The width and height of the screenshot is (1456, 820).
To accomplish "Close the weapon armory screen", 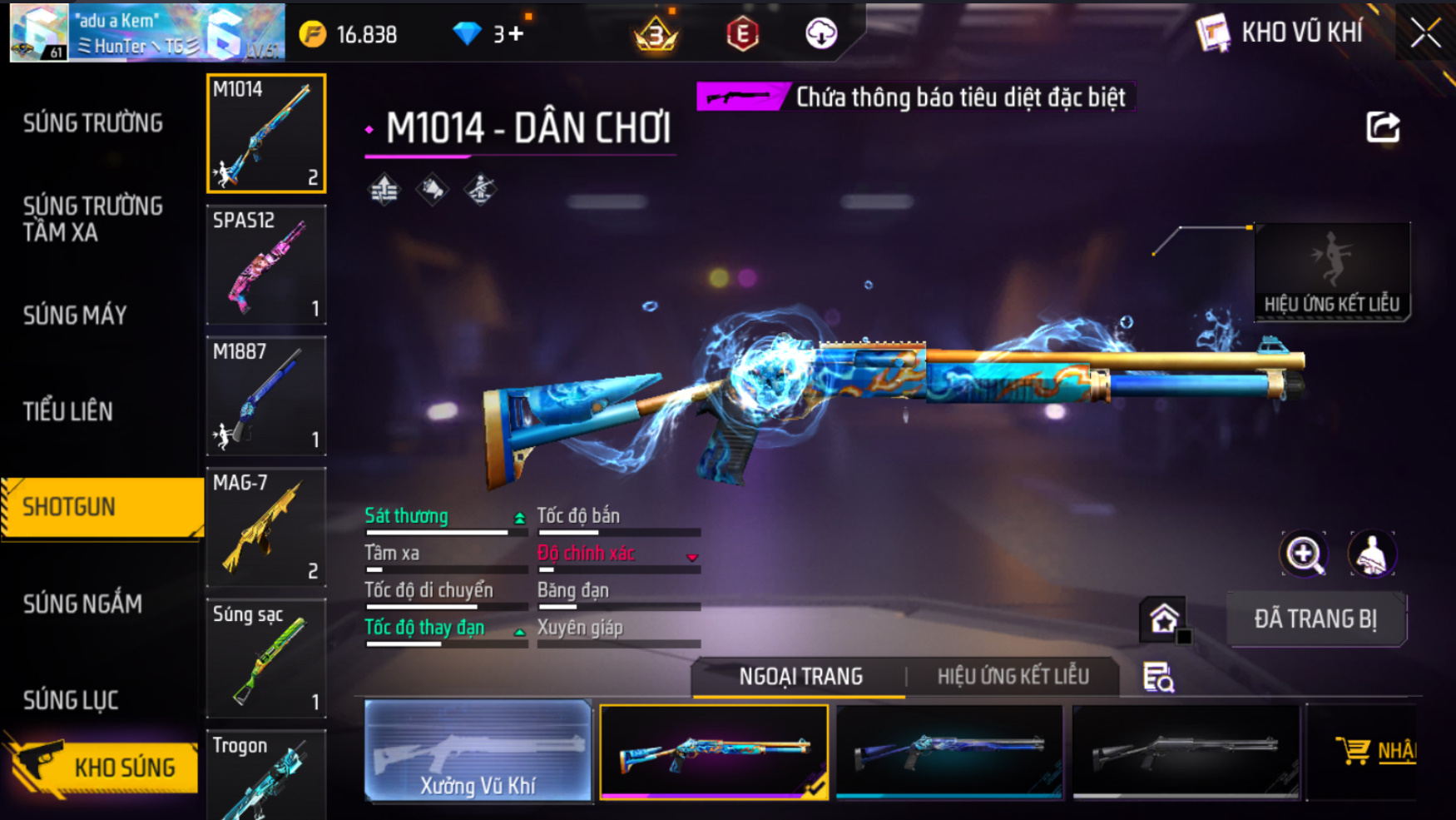I will click(x=1425, y=33).
